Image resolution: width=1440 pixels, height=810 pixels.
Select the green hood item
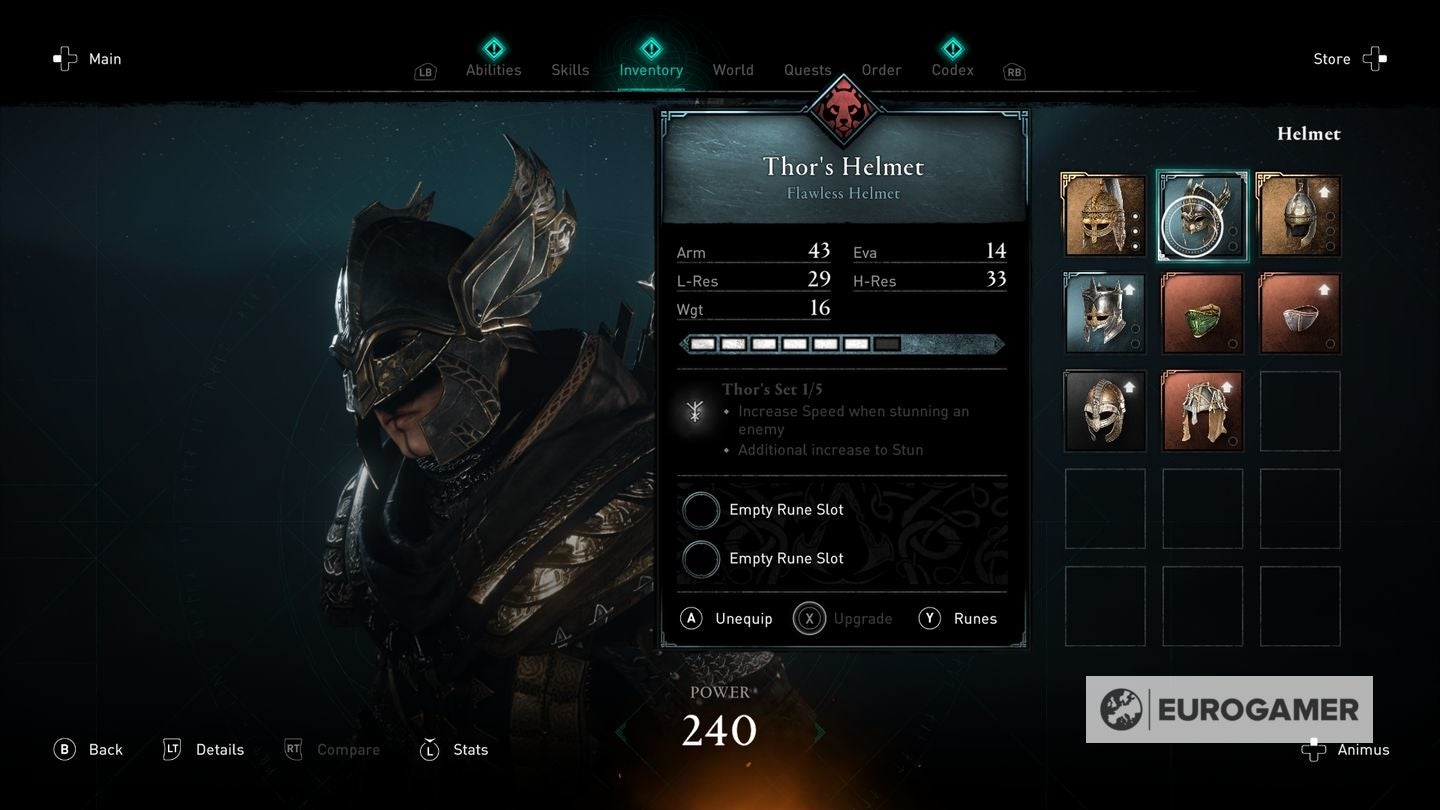pyautogui.click(x=1202, y=313)
